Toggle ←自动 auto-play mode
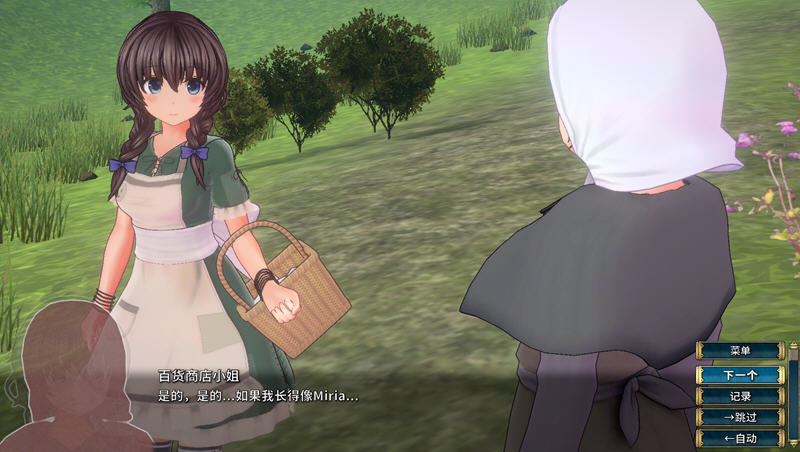This screenshot has width=800, height=452. tap(740, 438)
